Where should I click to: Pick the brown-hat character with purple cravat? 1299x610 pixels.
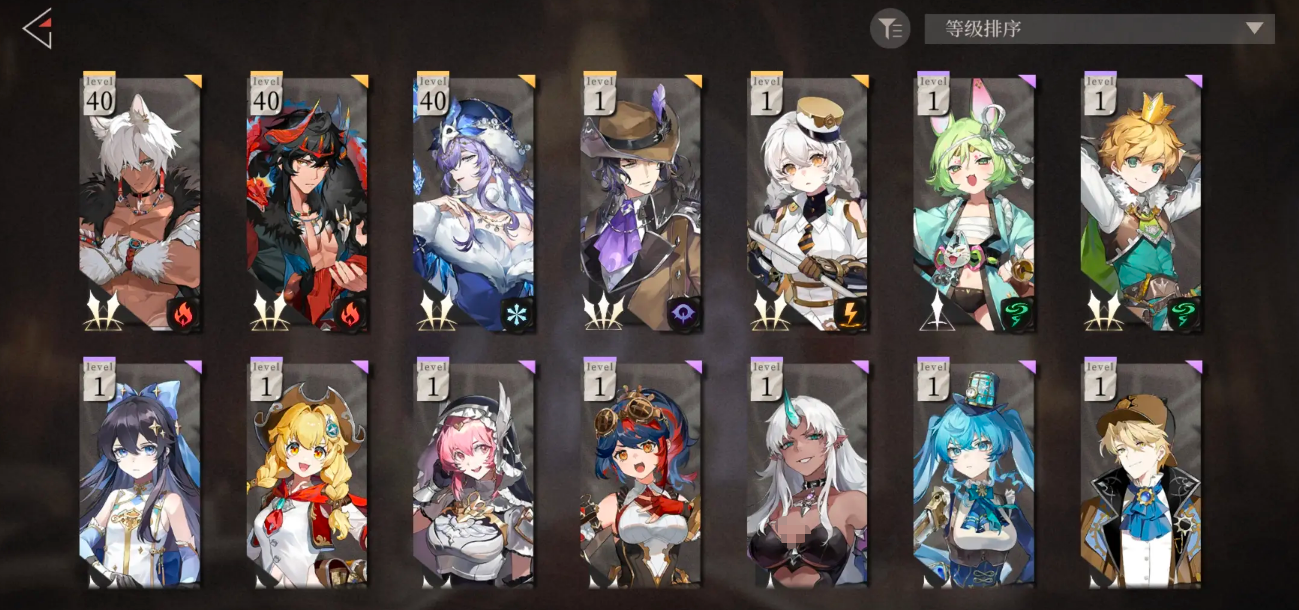pos(641,203)
